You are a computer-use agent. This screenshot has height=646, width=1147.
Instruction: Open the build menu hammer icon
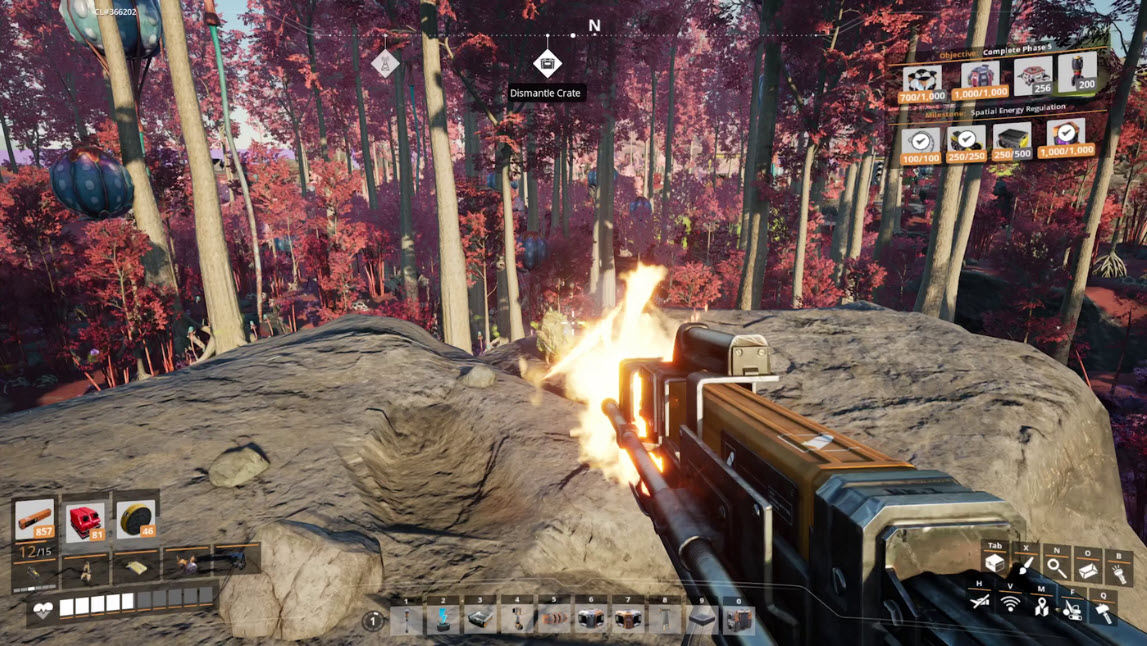(x=1103, y=609)
